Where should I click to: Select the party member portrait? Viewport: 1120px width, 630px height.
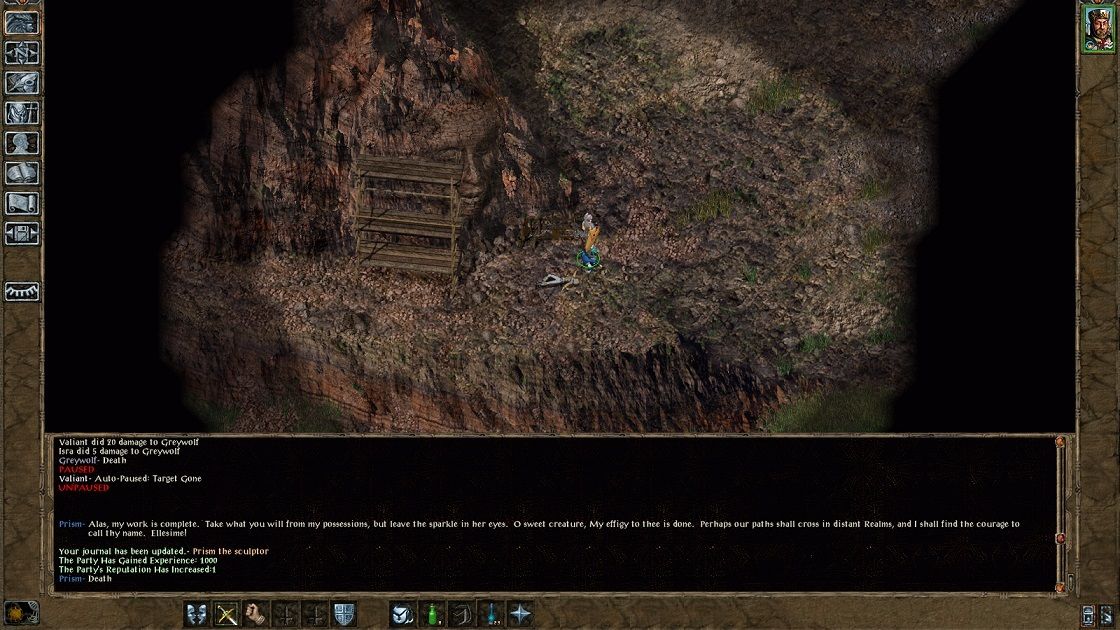[x=1096, y=27]
